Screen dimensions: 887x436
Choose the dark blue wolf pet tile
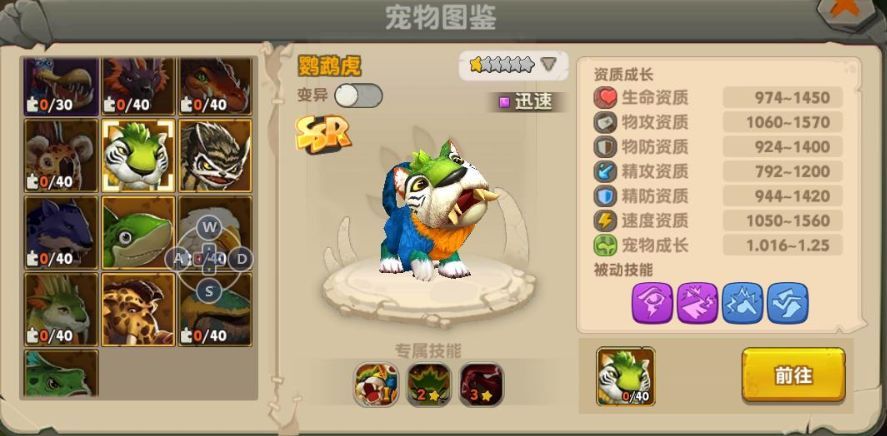[60, 232]
